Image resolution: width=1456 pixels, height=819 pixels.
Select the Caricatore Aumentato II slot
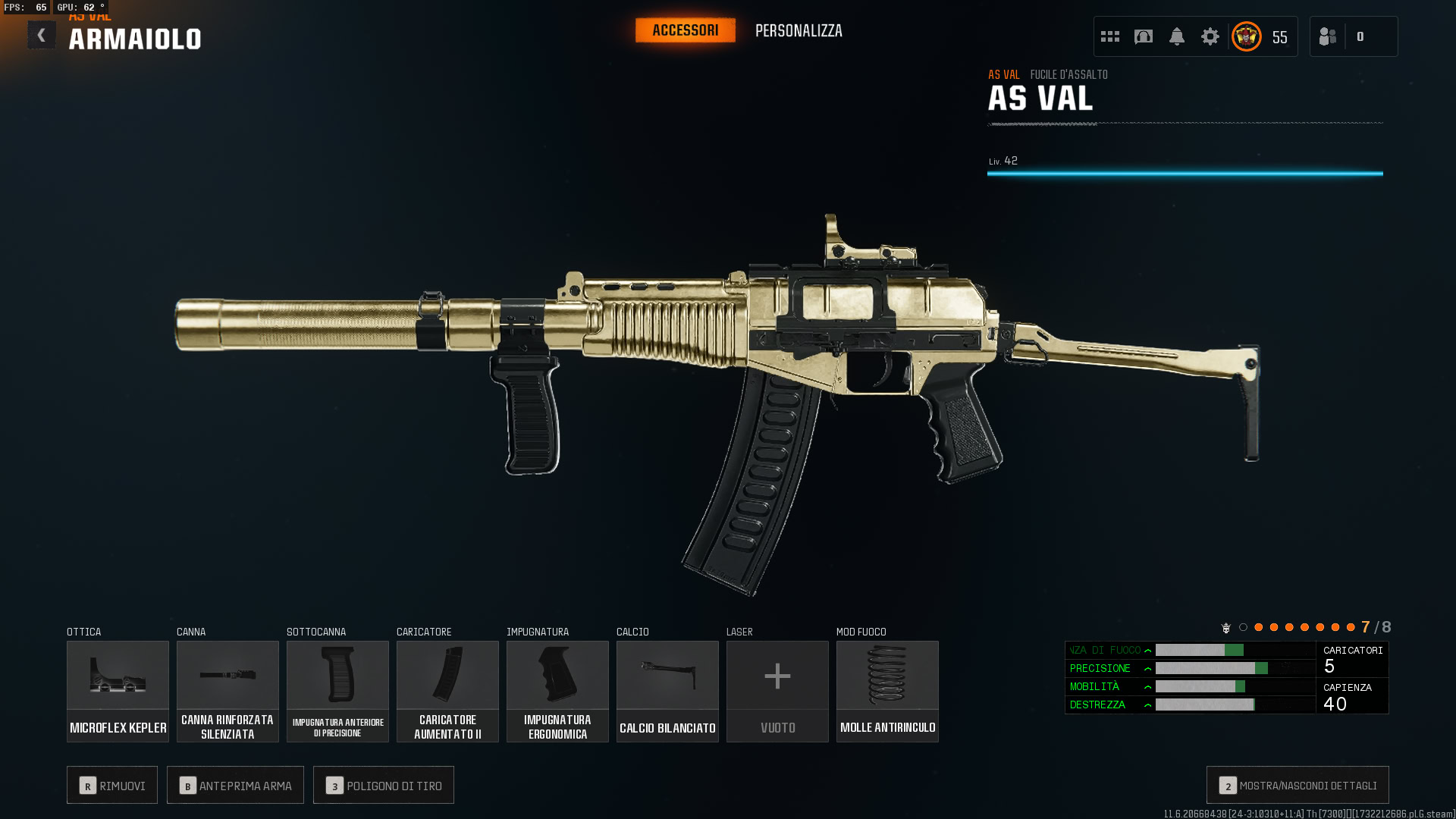pyautogui.click(x=447, y=691)
